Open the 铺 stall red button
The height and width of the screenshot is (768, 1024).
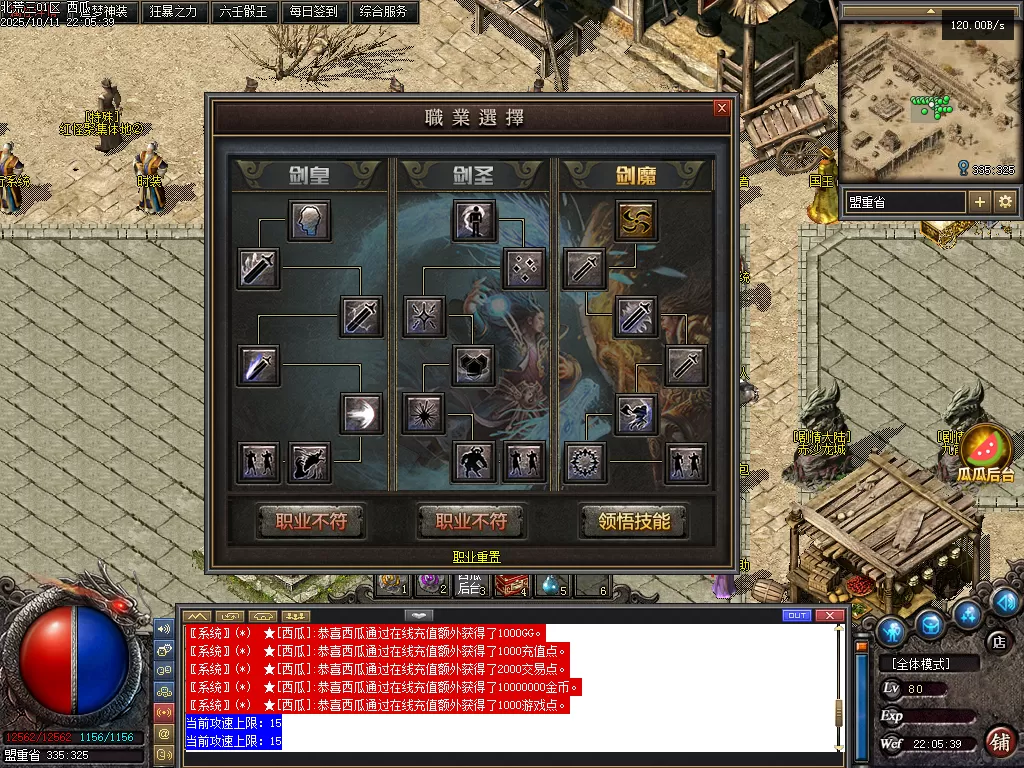pos(999,741)
